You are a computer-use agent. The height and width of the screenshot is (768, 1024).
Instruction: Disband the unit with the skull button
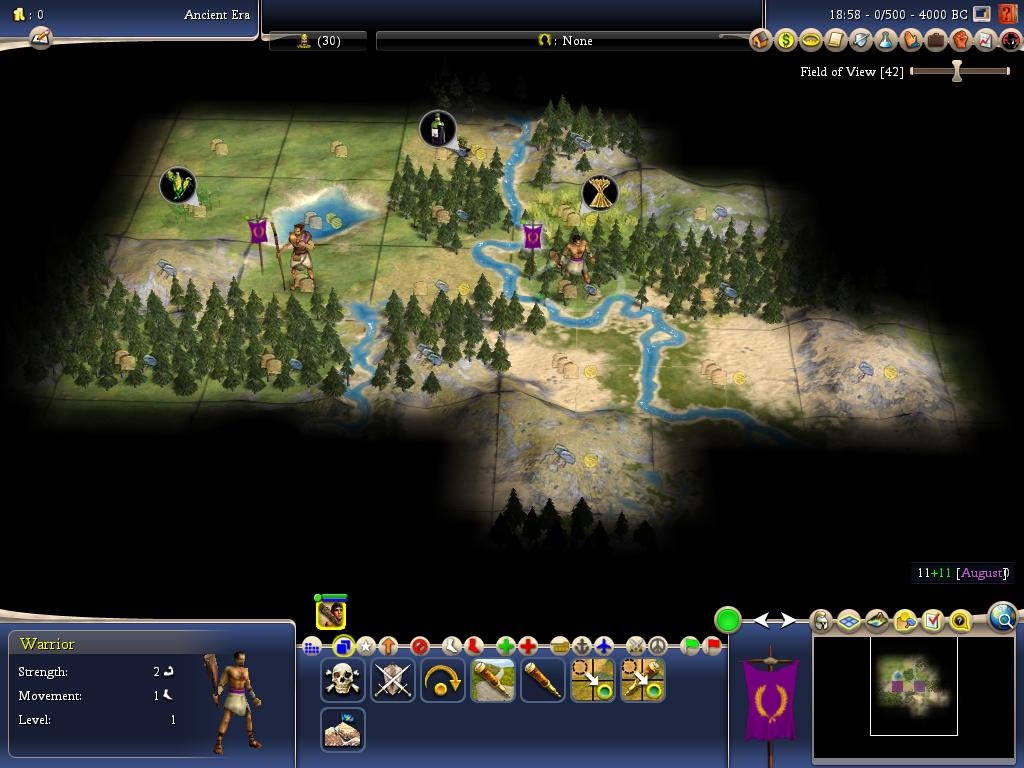[x=342, y=681]
